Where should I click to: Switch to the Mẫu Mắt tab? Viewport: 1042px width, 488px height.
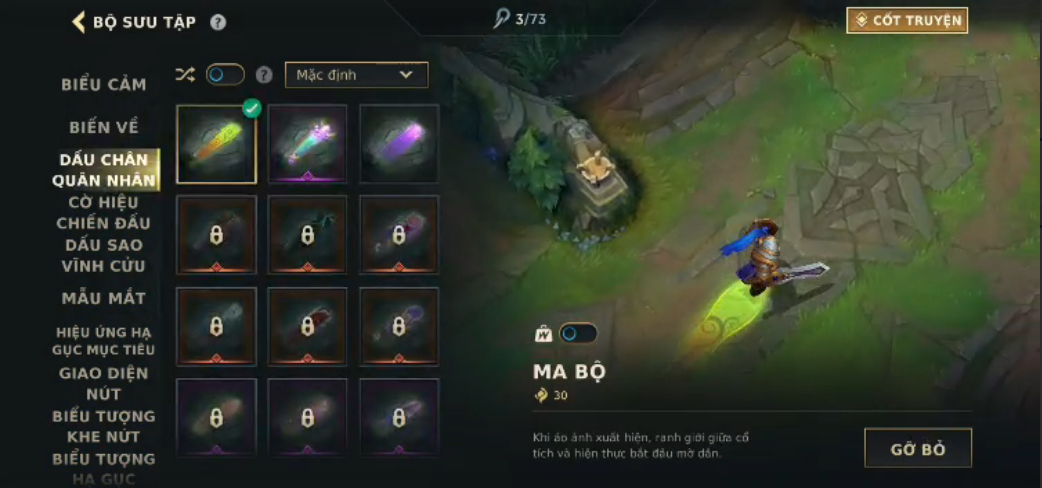pyautogui.click(x=104, y=298)
